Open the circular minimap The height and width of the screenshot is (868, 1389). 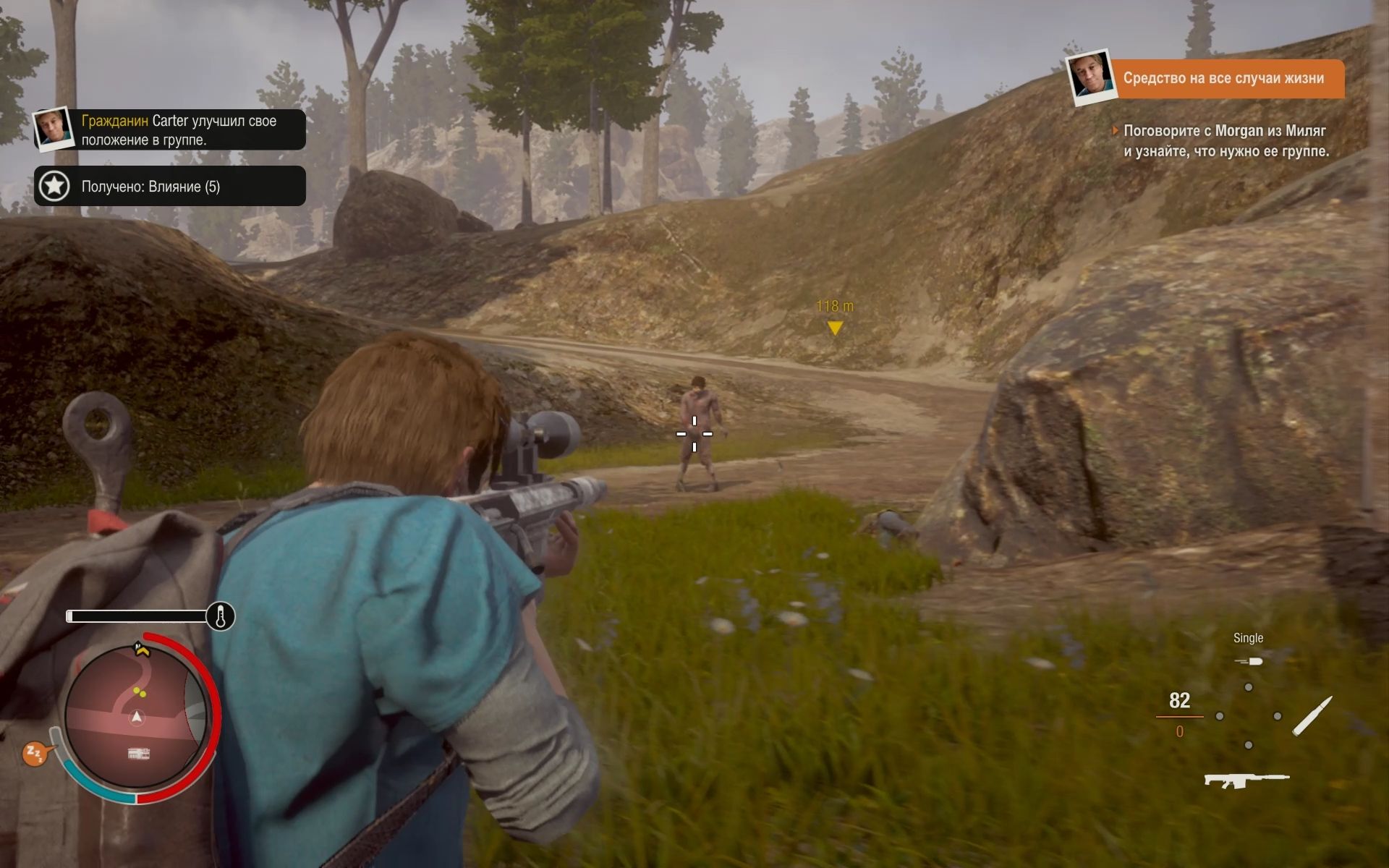tap(136, 716)
